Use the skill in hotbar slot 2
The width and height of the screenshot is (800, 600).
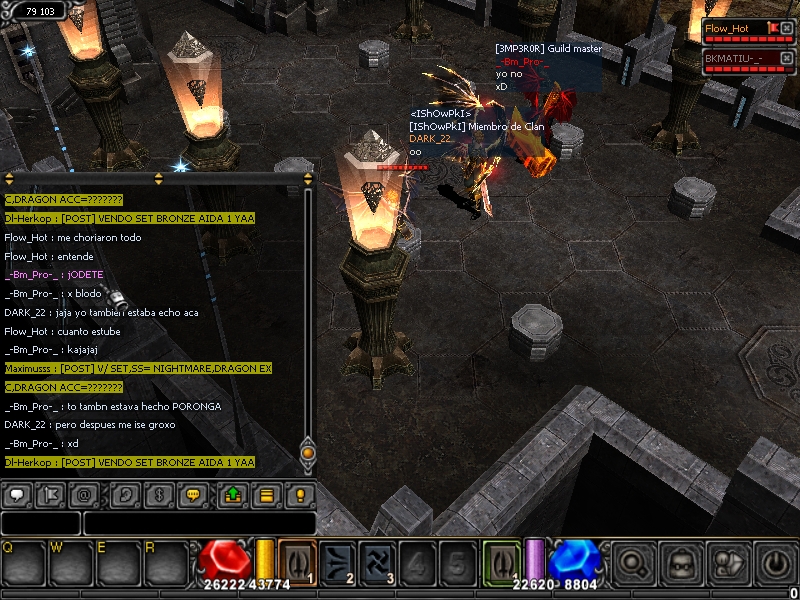click(x=338, y=561)
